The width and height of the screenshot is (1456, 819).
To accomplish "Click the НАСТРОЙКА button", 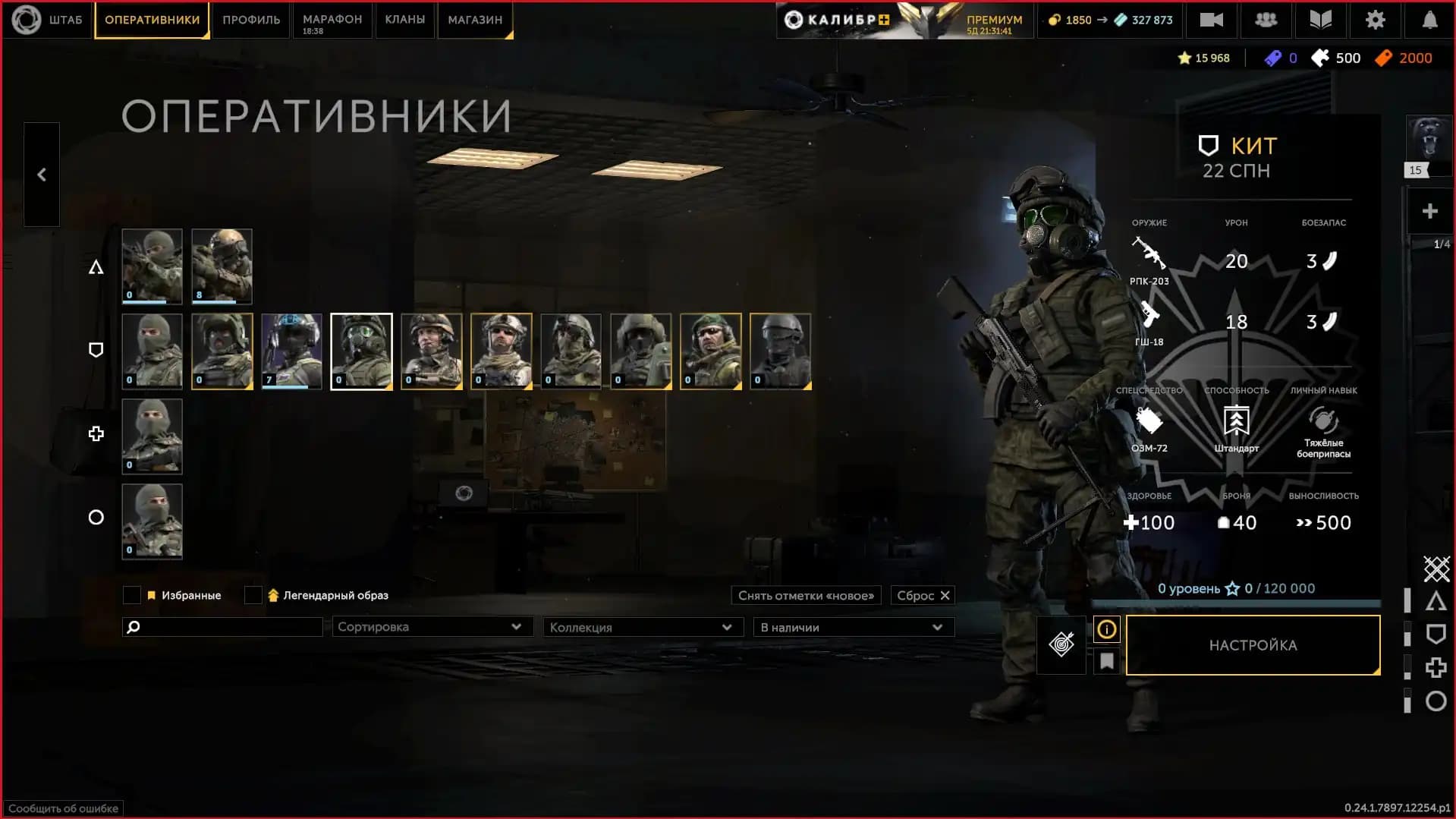I will coord(1253,644).
